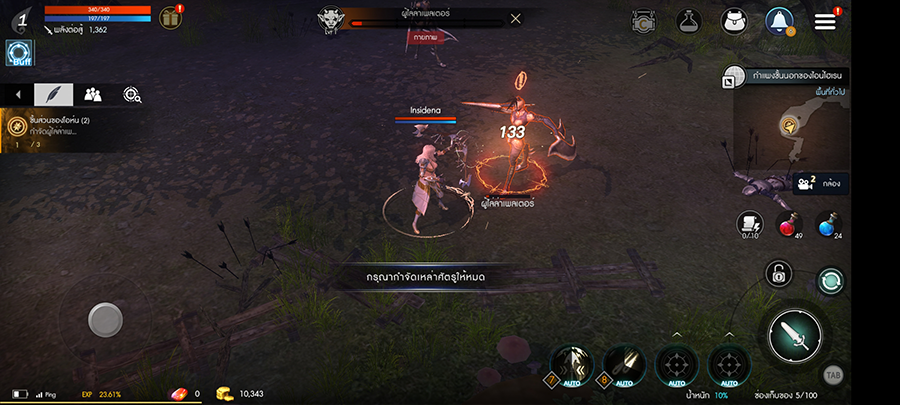Use the scroll quick slot item
The width and height of the screenshot is (900, 405).
pos(749,224)
